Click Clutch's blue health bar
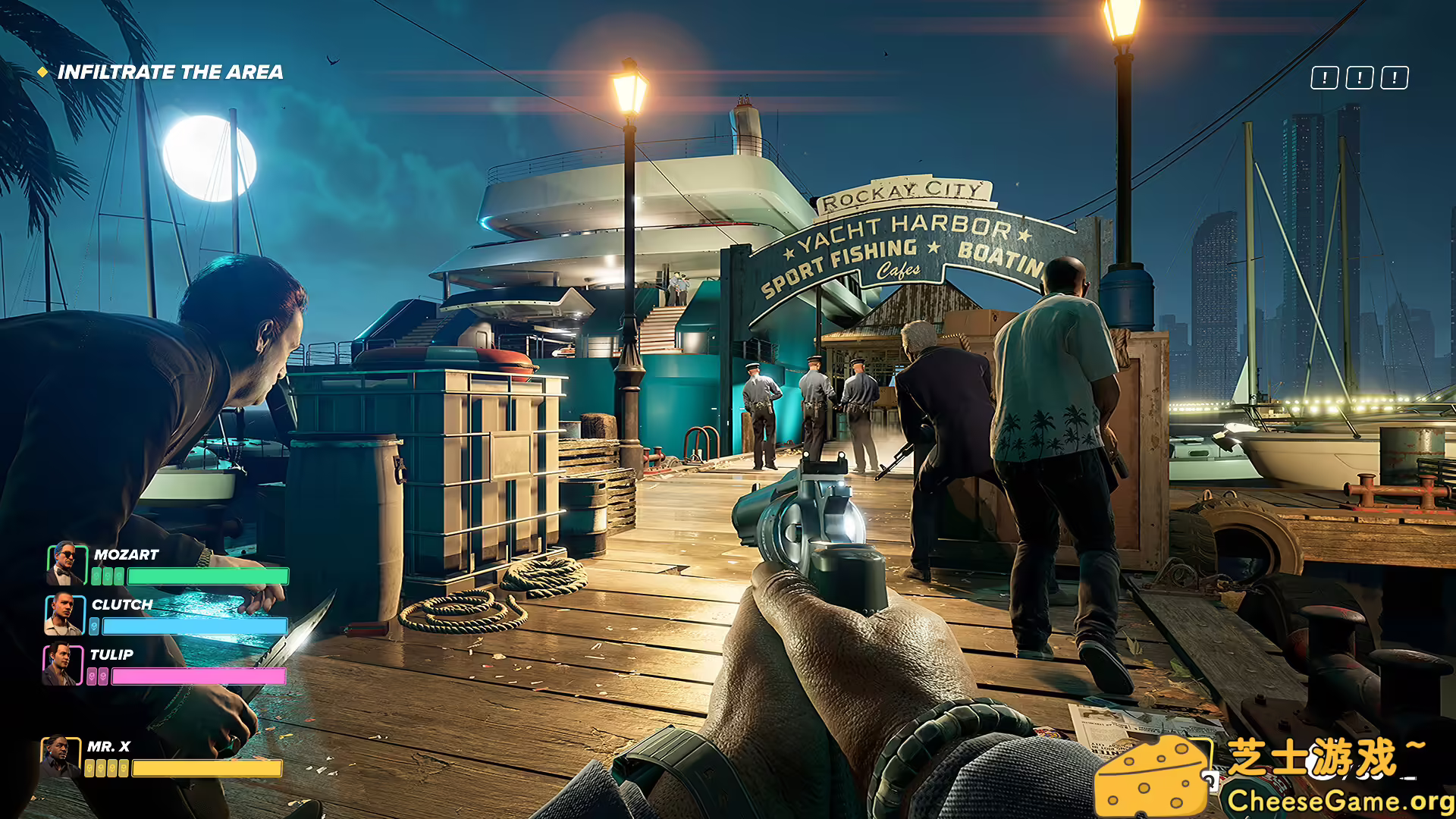Viewport: 1456px width, 819px height. point(193,626)
